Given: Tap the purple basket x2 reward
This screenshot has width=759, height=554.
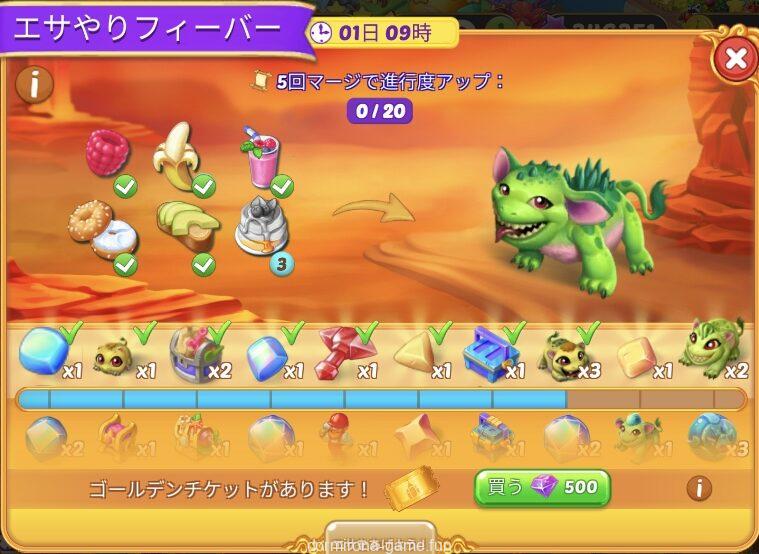Looking at the screenshot, I should click(190, 351).
